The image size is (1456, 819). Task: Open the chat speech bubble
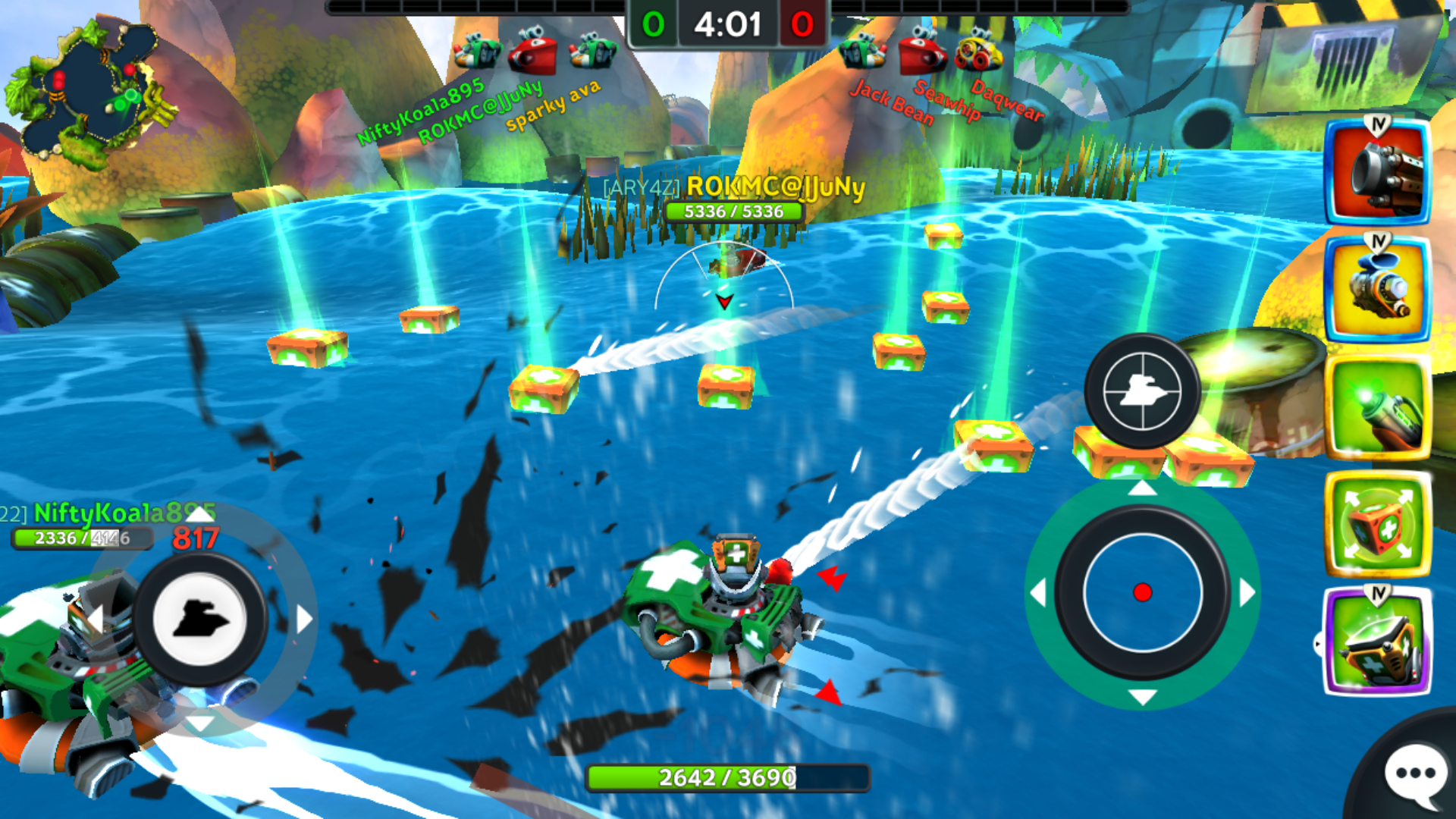pyautogui.click(x=1414, y=773)
